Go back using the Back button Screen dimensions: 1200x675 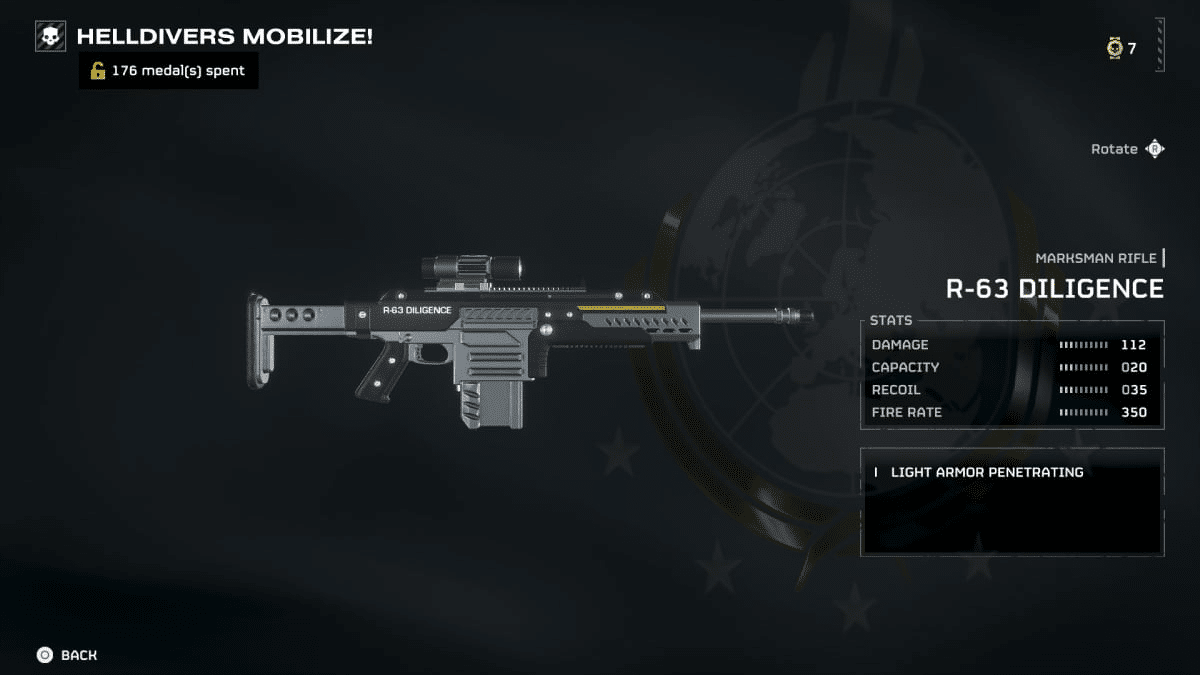(x=67, y=655)
